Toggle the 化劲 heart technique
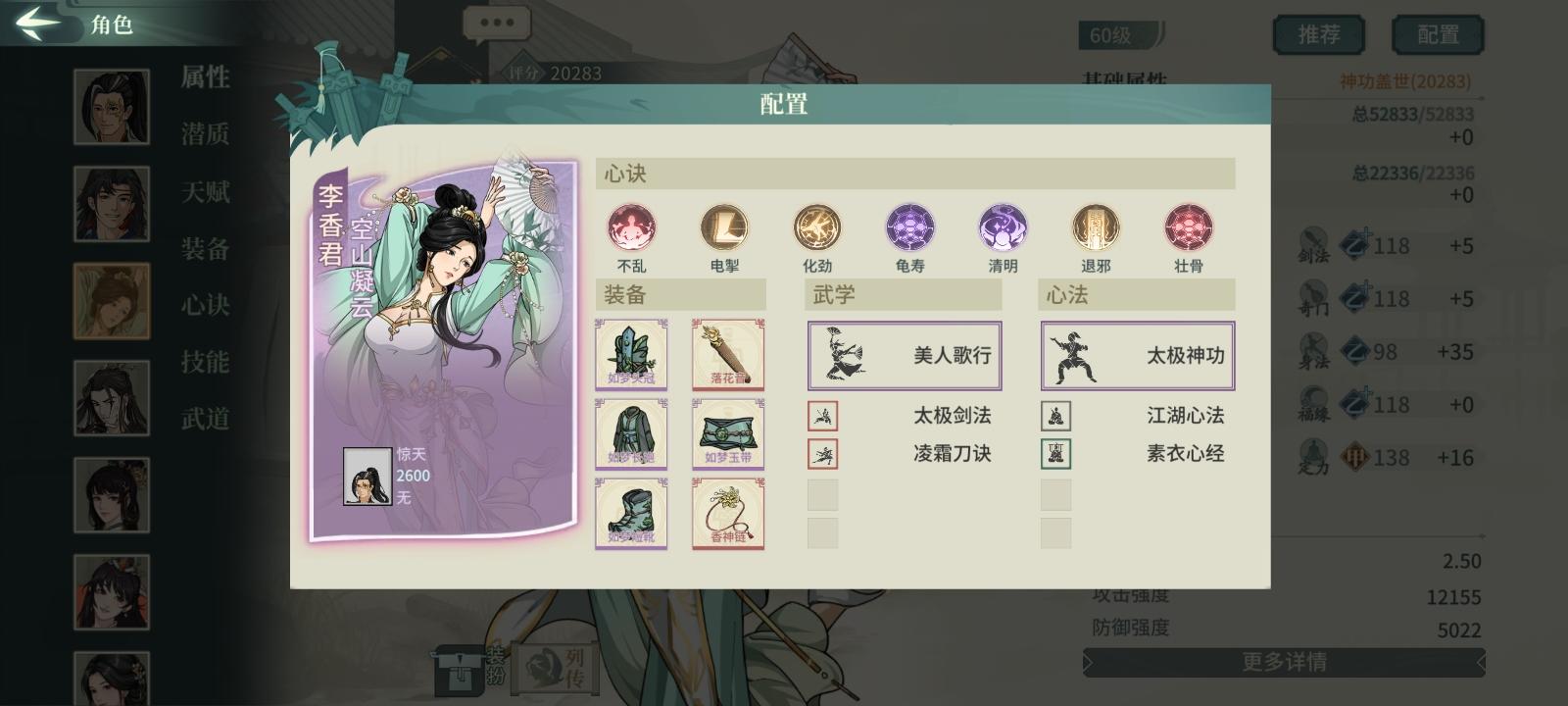 [x=817, y=227]
